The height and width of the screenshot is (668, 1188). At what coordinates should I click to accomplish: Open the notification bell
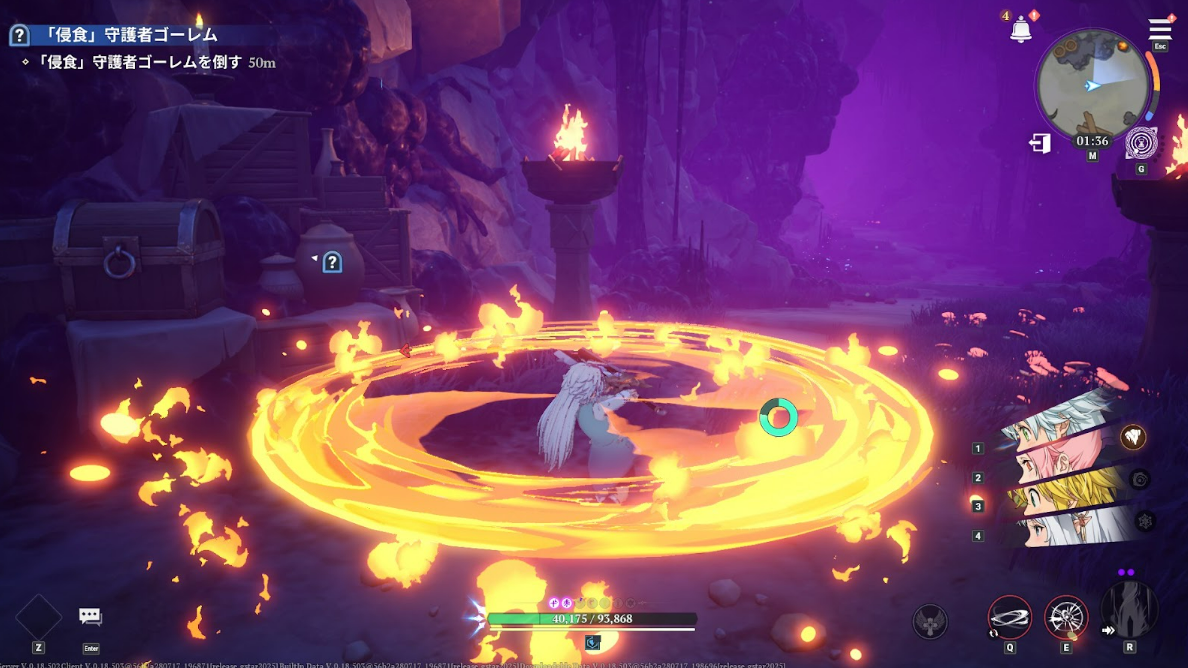[x=1020, y=30]
